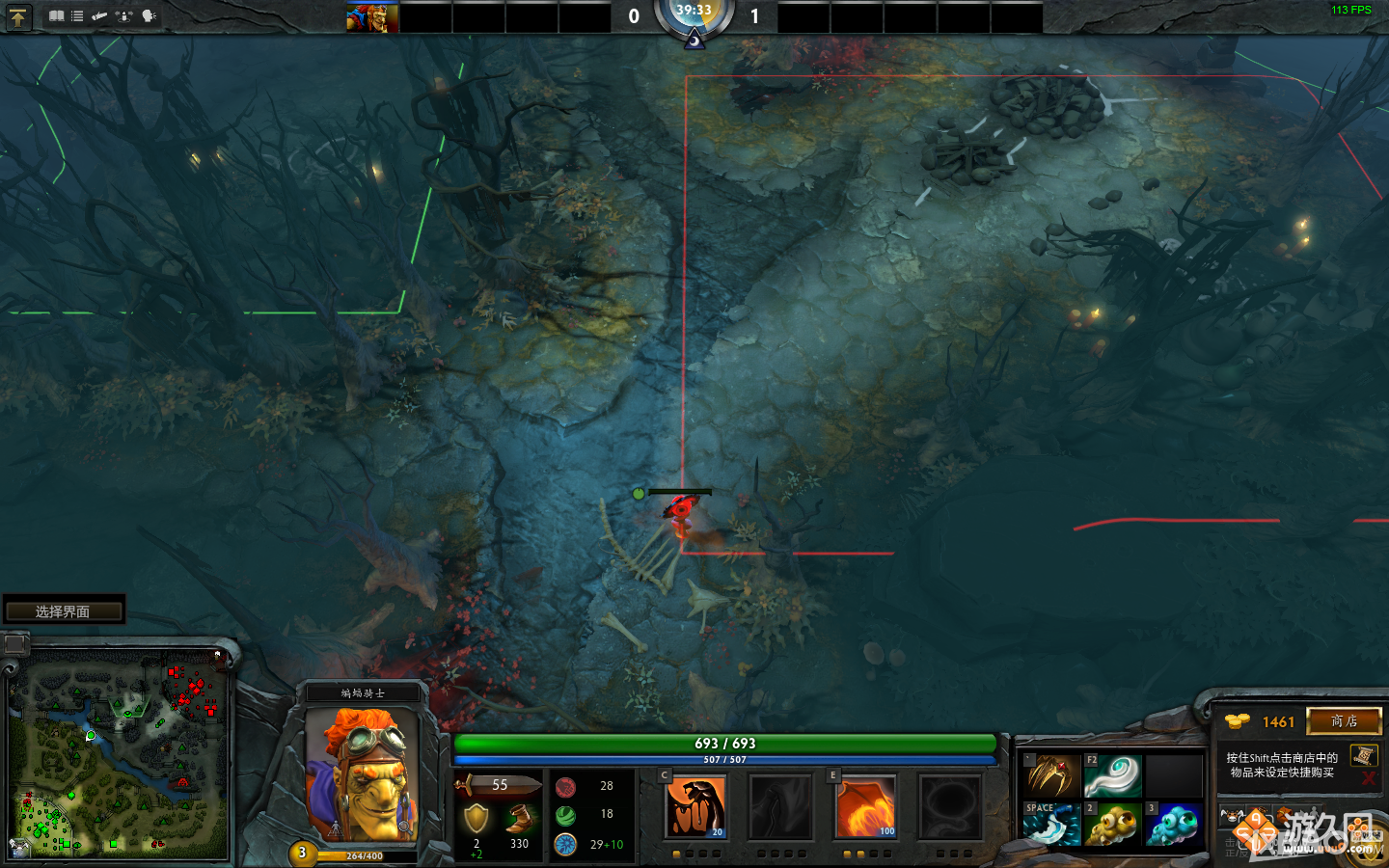Click the 选择界面 button
Viewport: 1389px width, 868px height.
tap(64, 609)
